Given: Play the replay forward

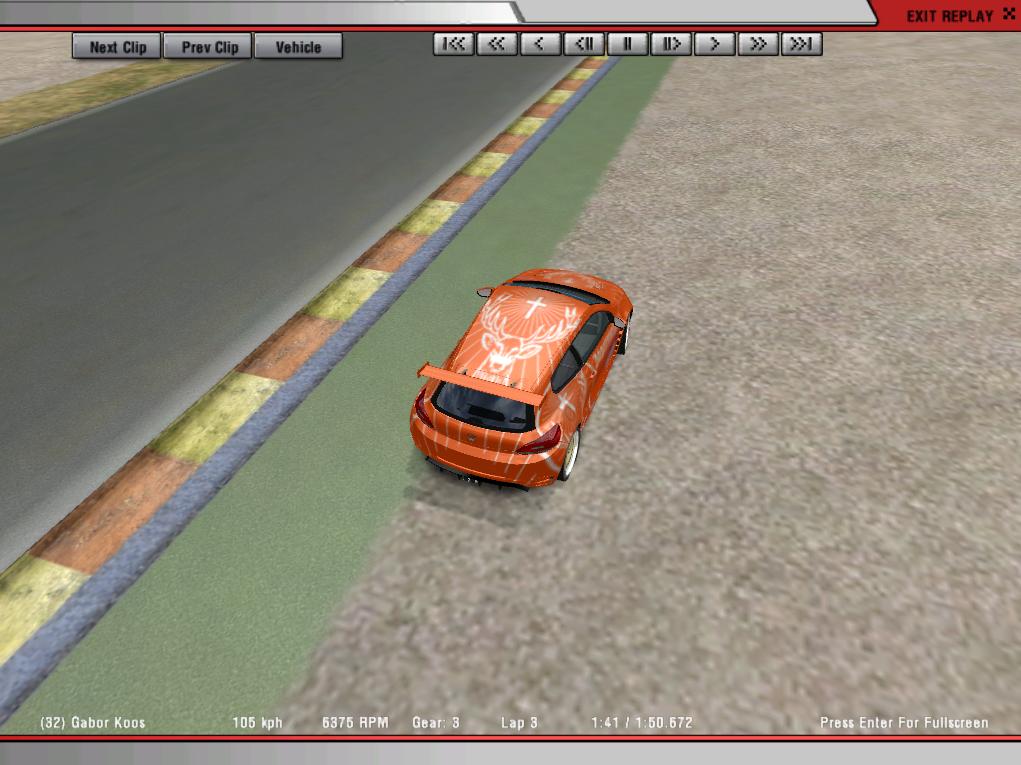Looking at the screenshot, I should 714,44.
